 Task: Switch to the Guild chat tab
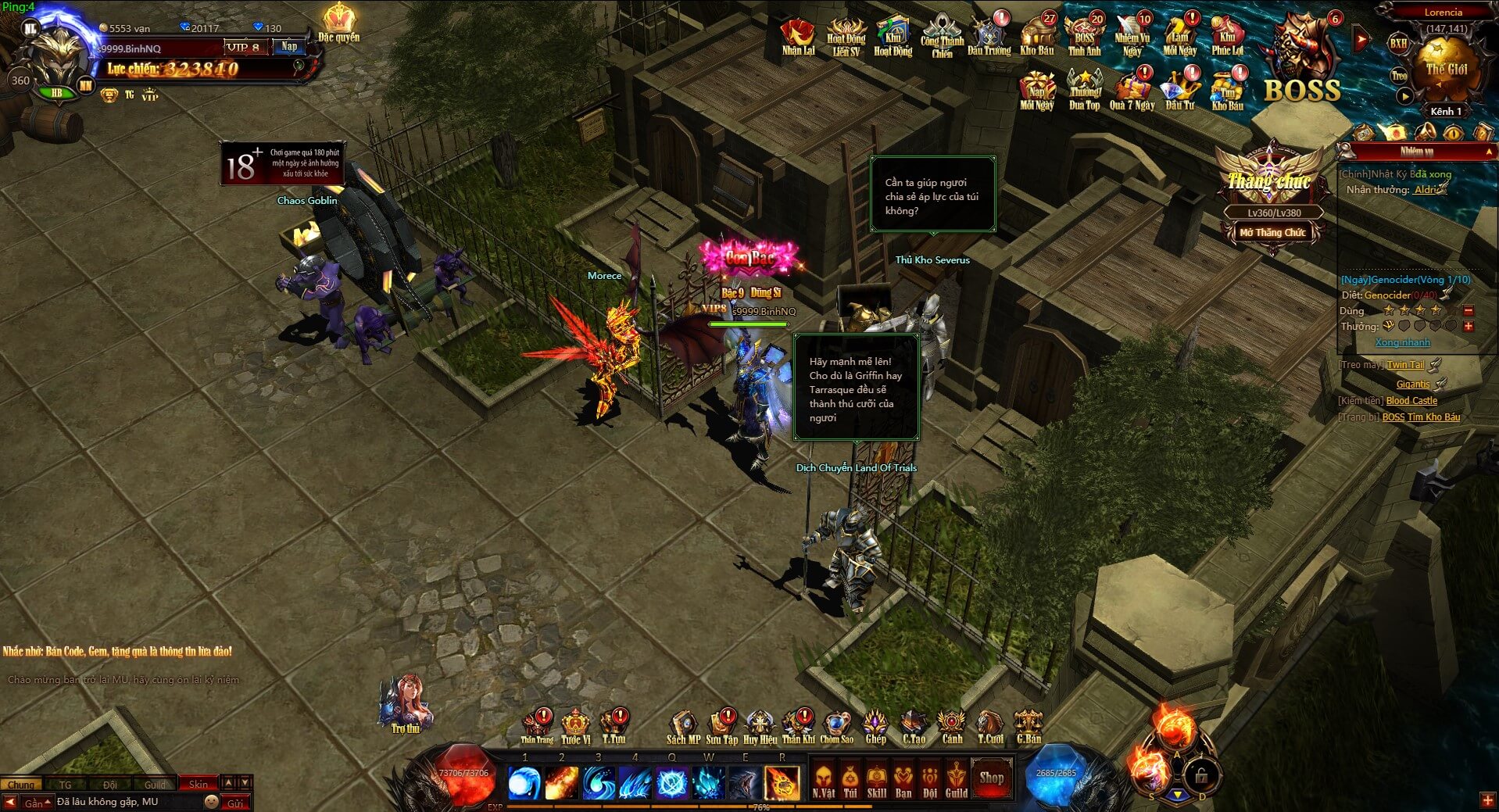153,784
